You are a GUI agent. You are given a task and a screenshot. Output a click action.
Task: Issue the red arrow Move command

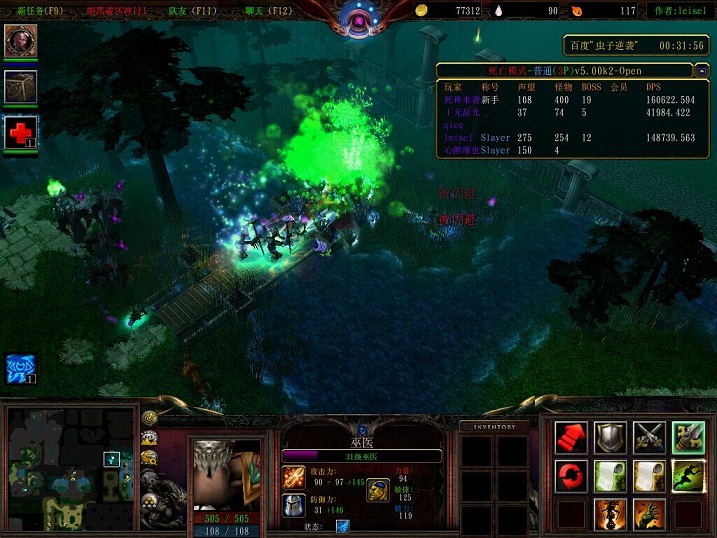tap(572, 437)
